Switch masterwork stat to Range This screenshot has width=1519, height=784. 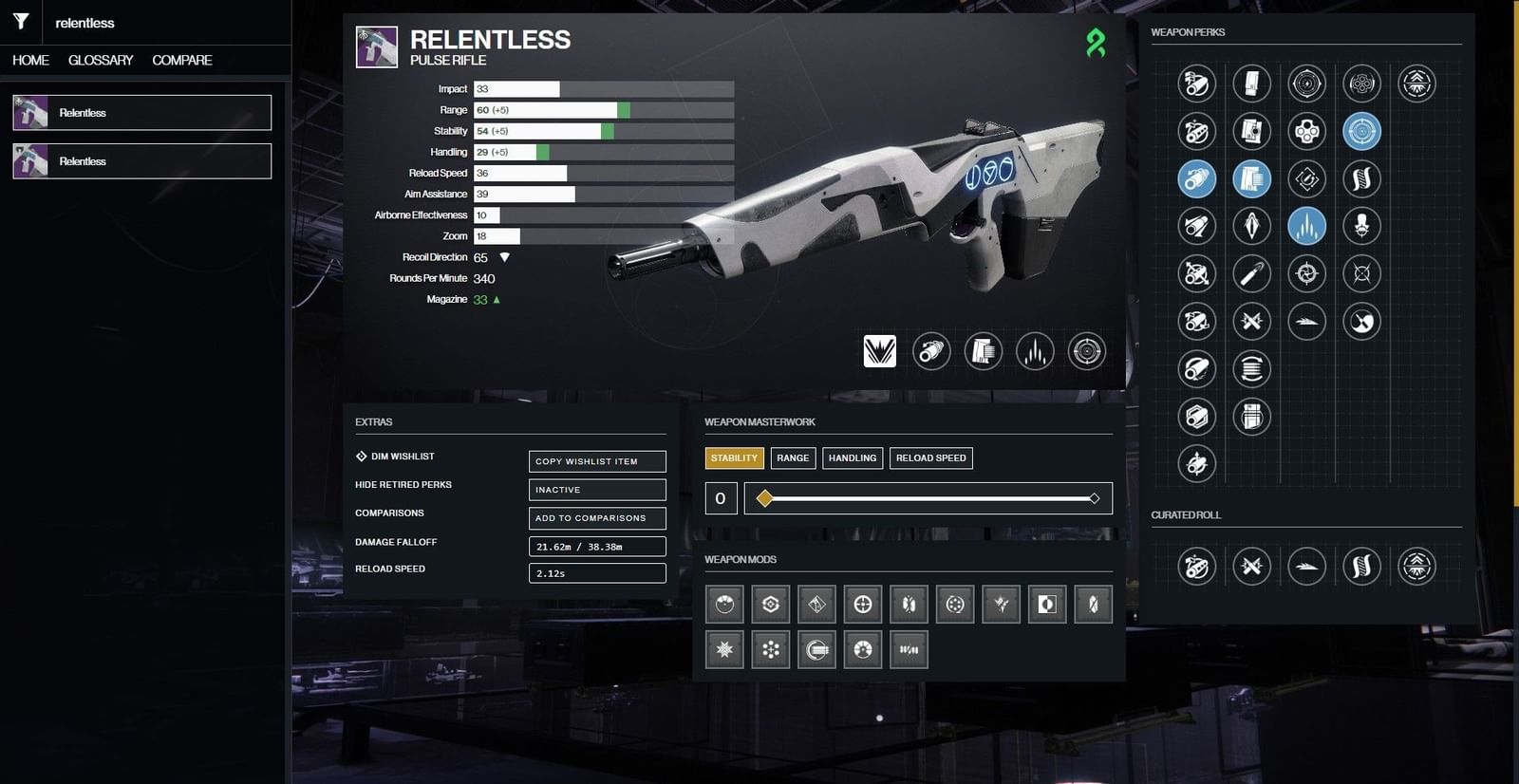pos(792,457)
